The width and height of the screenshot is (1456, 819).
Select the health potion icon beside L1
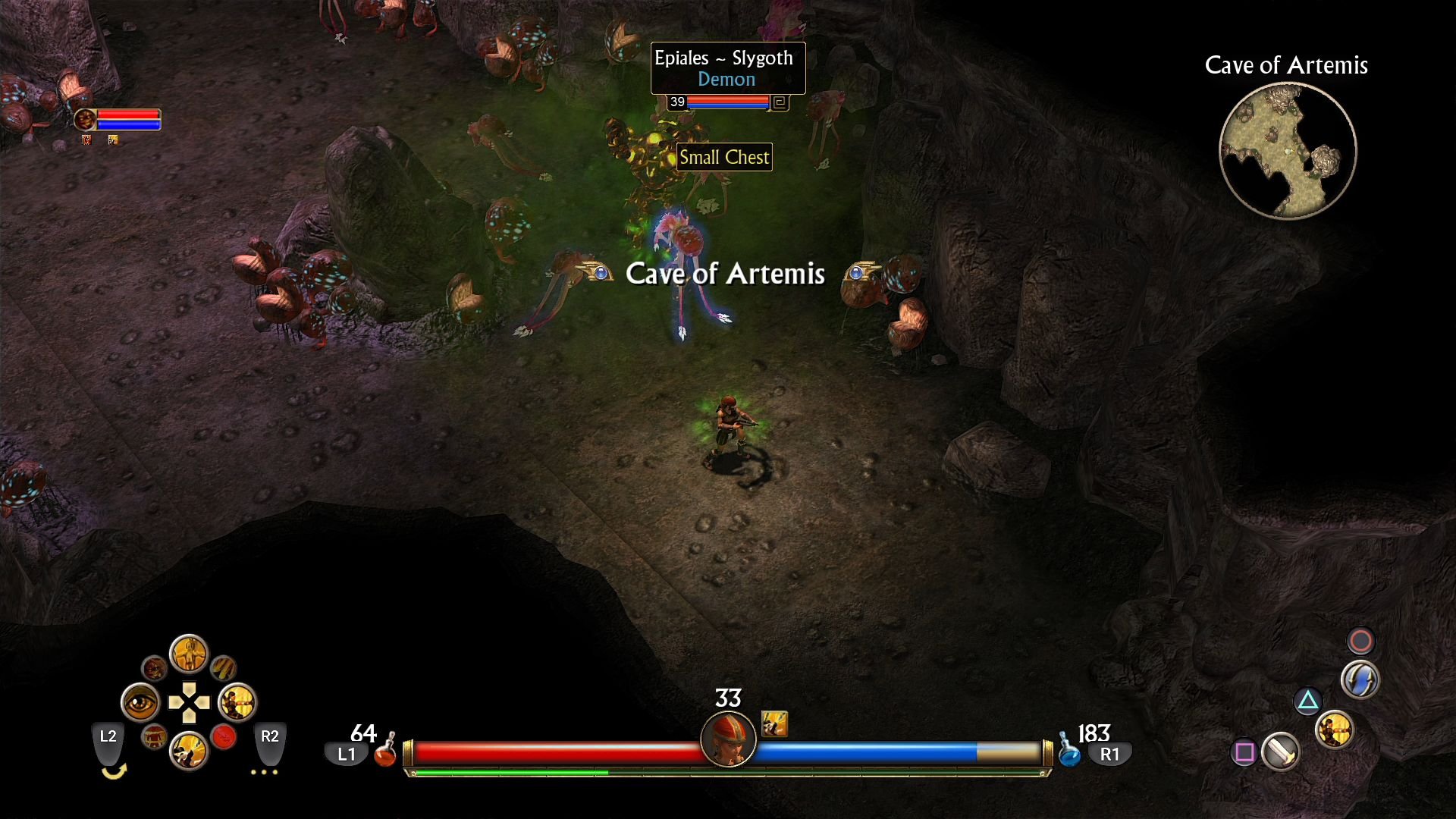point(386,753)
